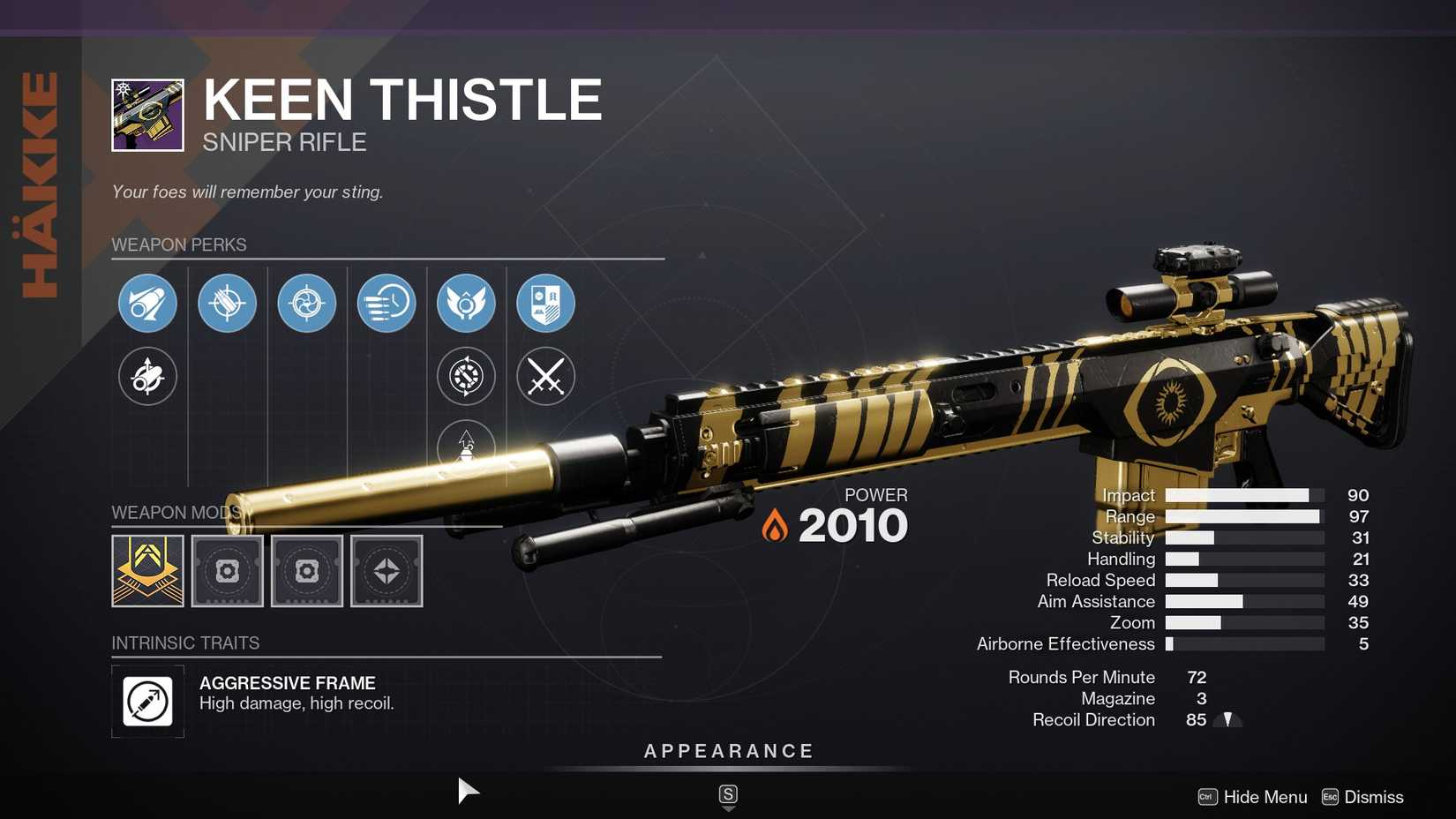
Task: Pick the bullets-with-clock reload perk
Action: [x=386, y=303]
